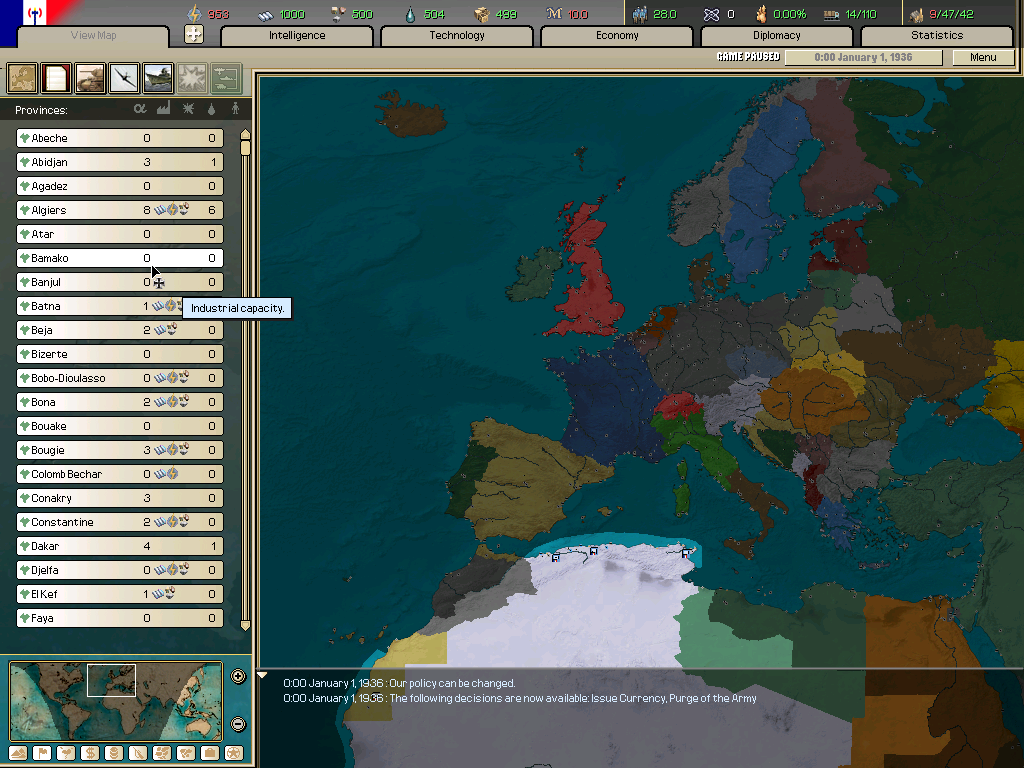Image resolution: width=1024 pixels, height=768 pixels.
Task: Select the province list document icon
Action: coord(56,77)
